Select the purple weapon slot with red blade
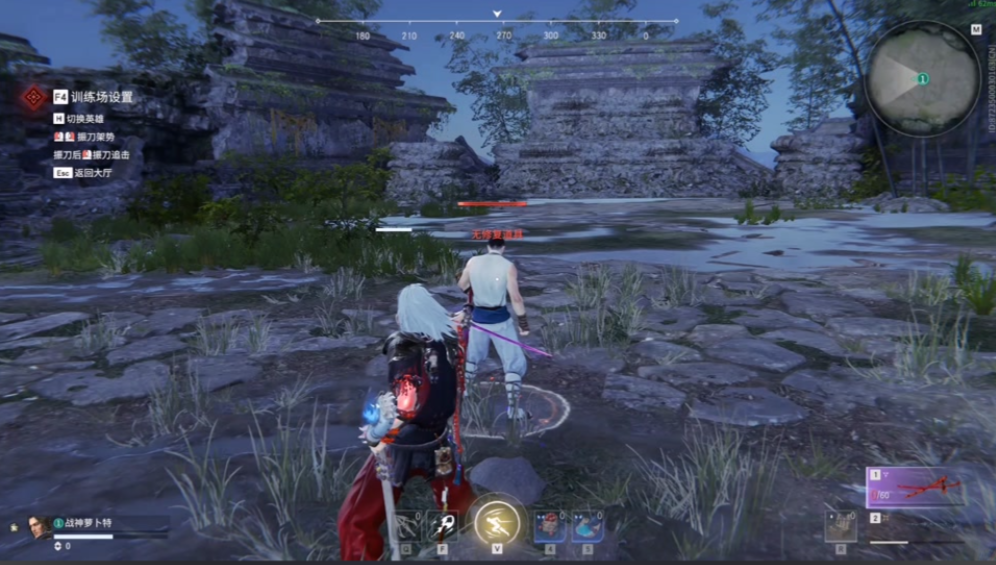This screenshot has height=565, width=996. tap(913, 487)
